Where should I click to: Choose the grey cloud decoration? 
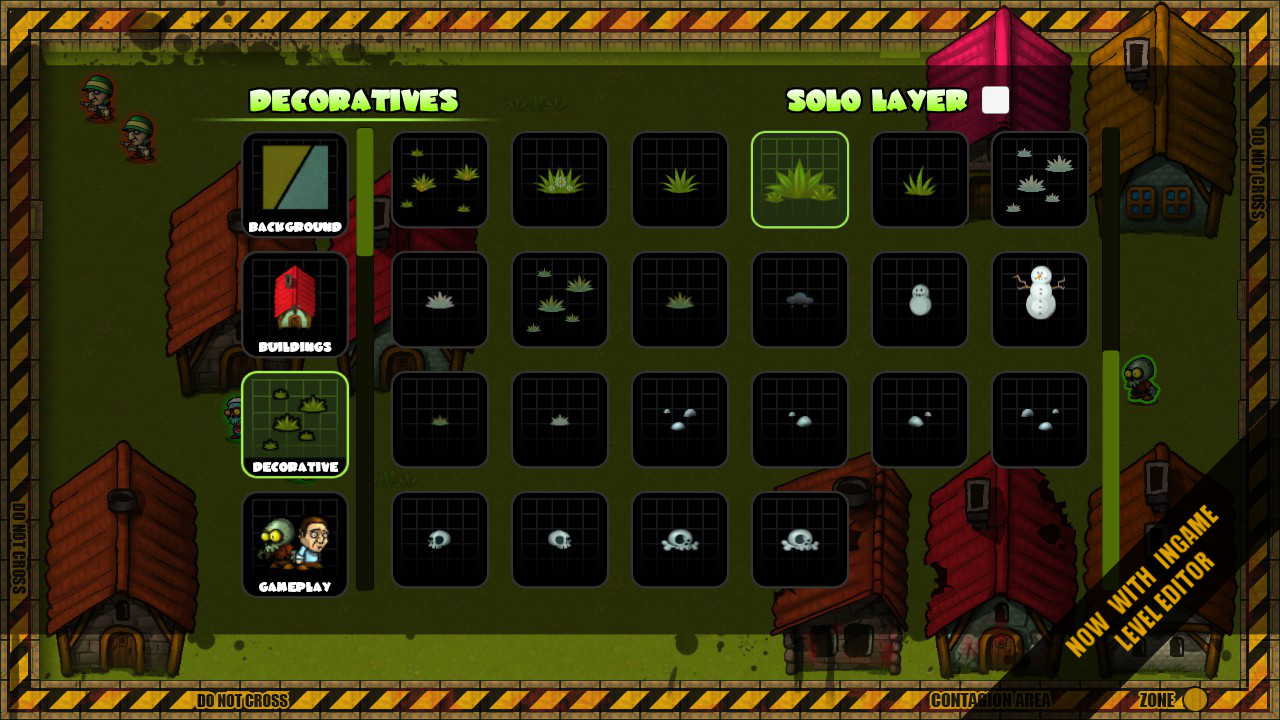799,299
